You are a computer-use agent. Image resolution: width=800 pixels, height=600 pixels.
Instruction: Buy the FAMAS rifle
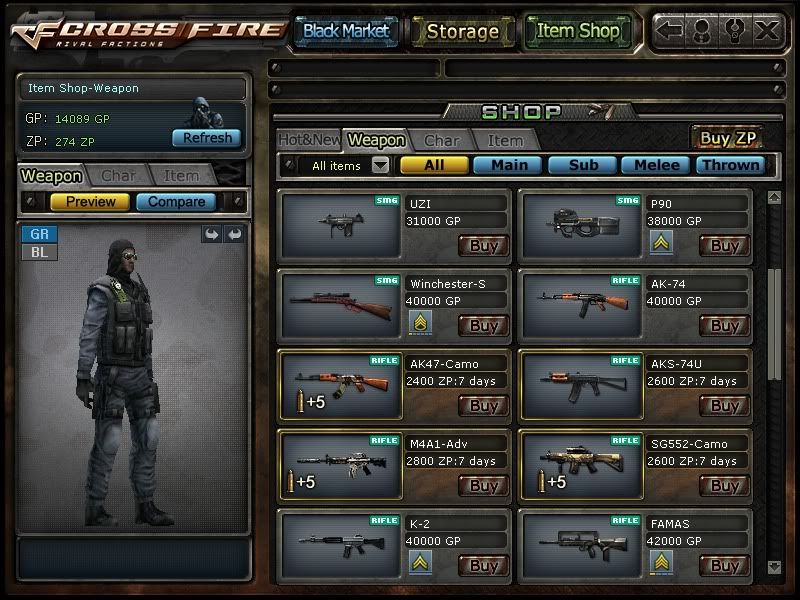pyautogui.click(x=725, y=566)
